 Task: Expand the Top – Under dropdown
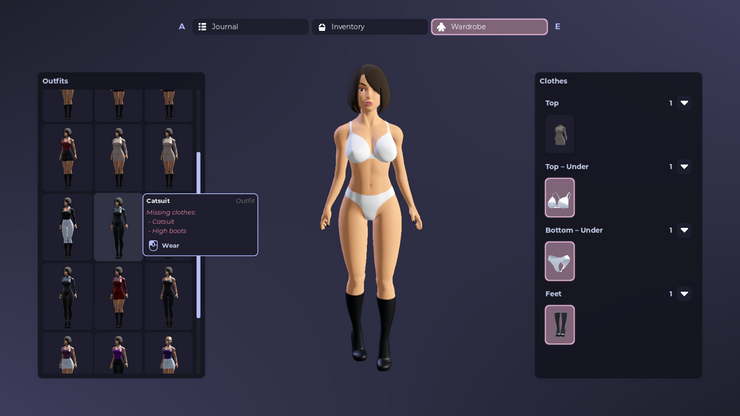pyautogui.click(x=684, y=167)
